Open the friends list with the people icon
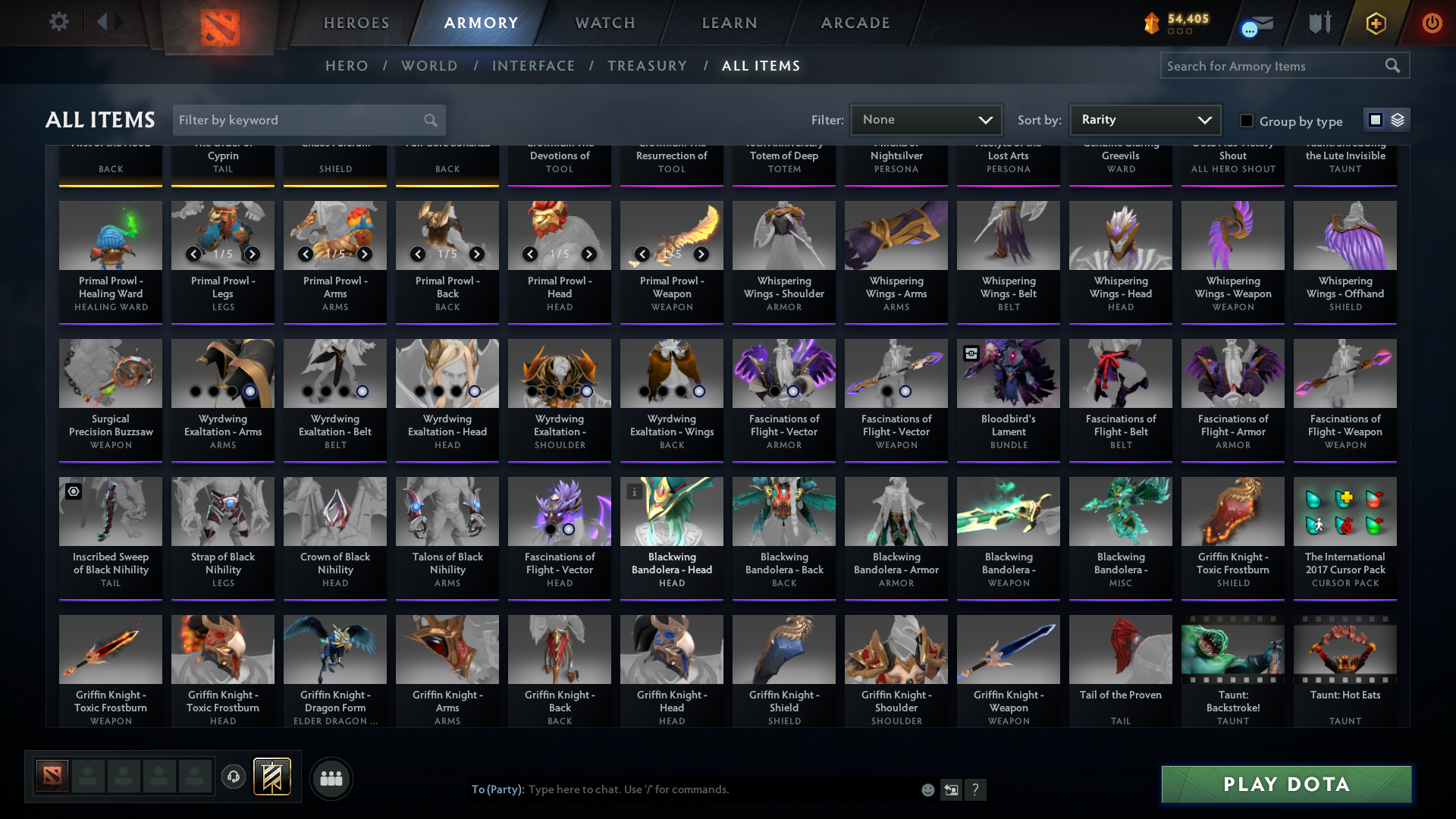 tap(331, 778)
